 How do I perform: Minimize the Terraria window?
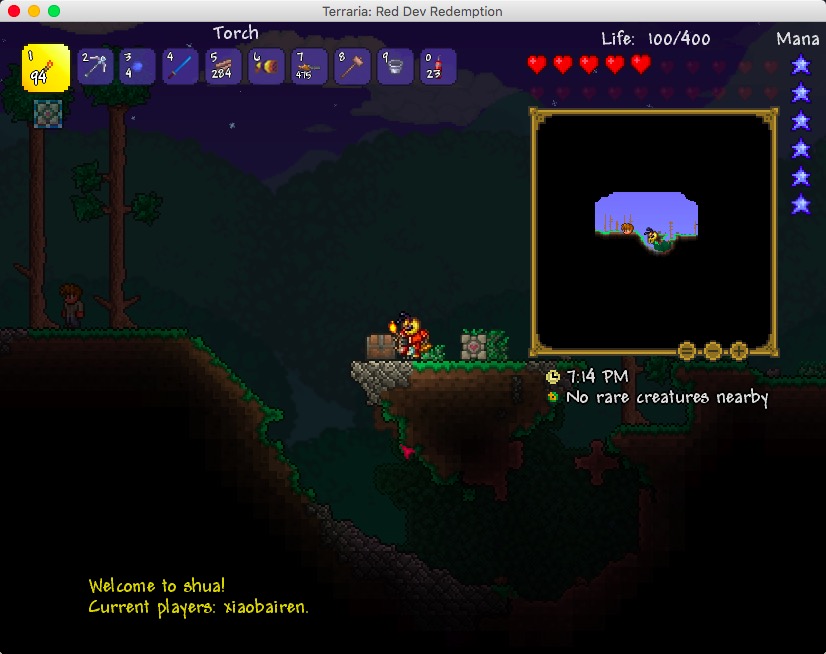click(34, 11)
